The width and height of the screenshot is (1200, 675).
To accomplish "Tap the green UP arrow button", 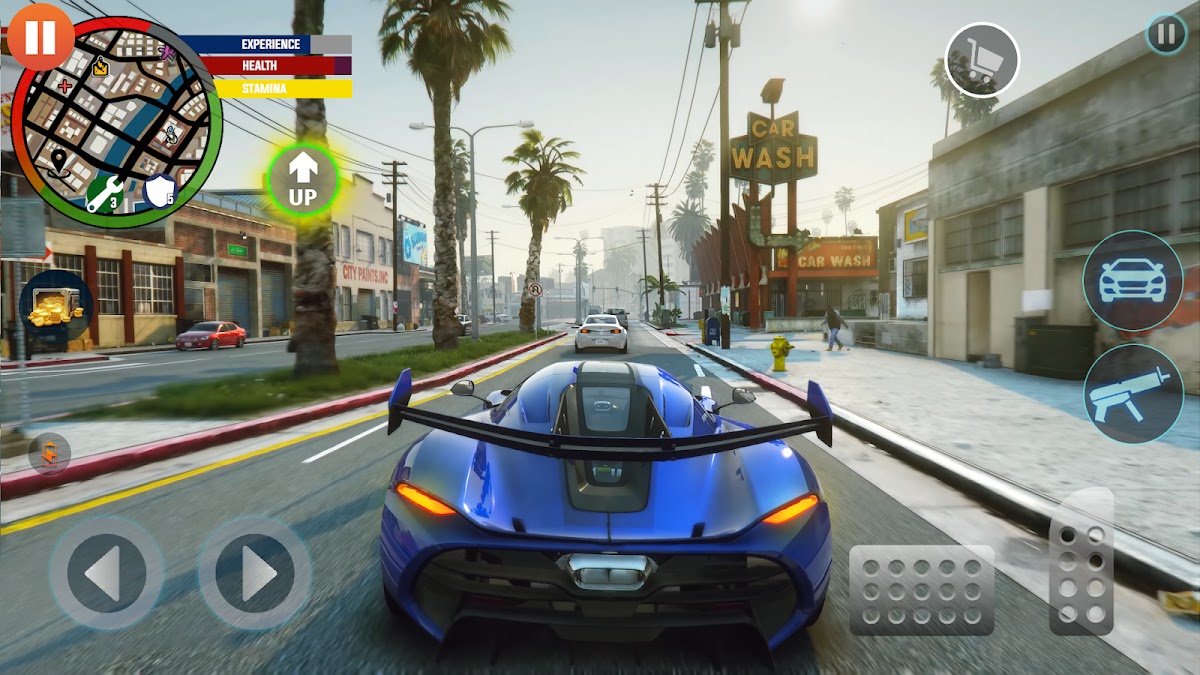I will (x=302, y=180).
